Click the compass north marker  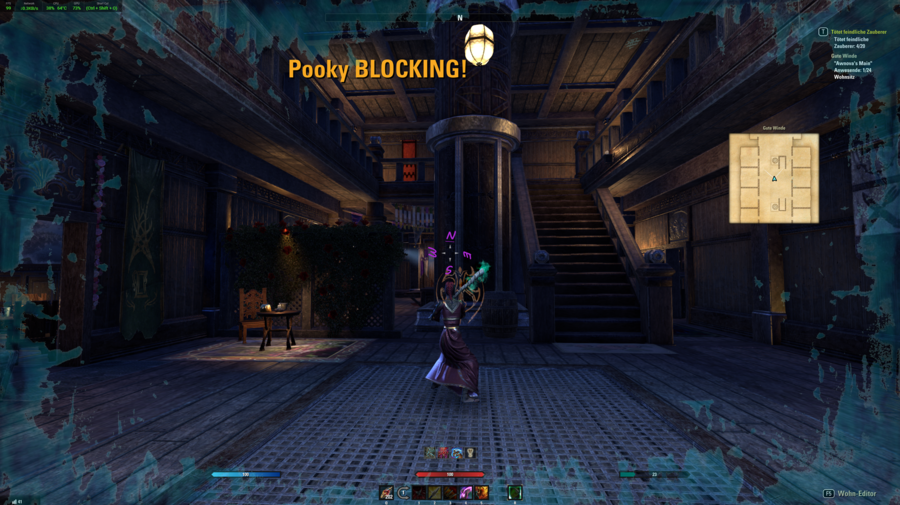click(460, 18)
